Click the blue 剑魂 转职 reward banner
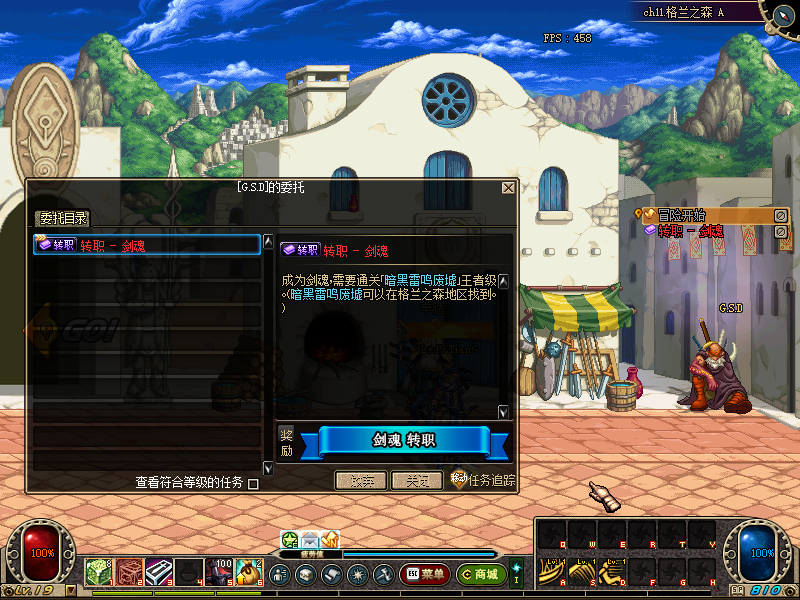Viewport: 800px width, 600px height. [404, 441]
